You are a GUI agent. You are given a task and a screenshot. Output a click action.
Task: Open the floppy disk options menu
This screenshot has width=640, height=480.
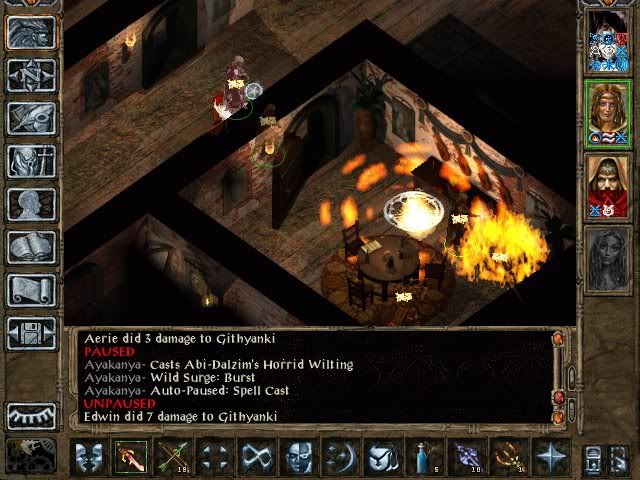click(x=31, y=332)
